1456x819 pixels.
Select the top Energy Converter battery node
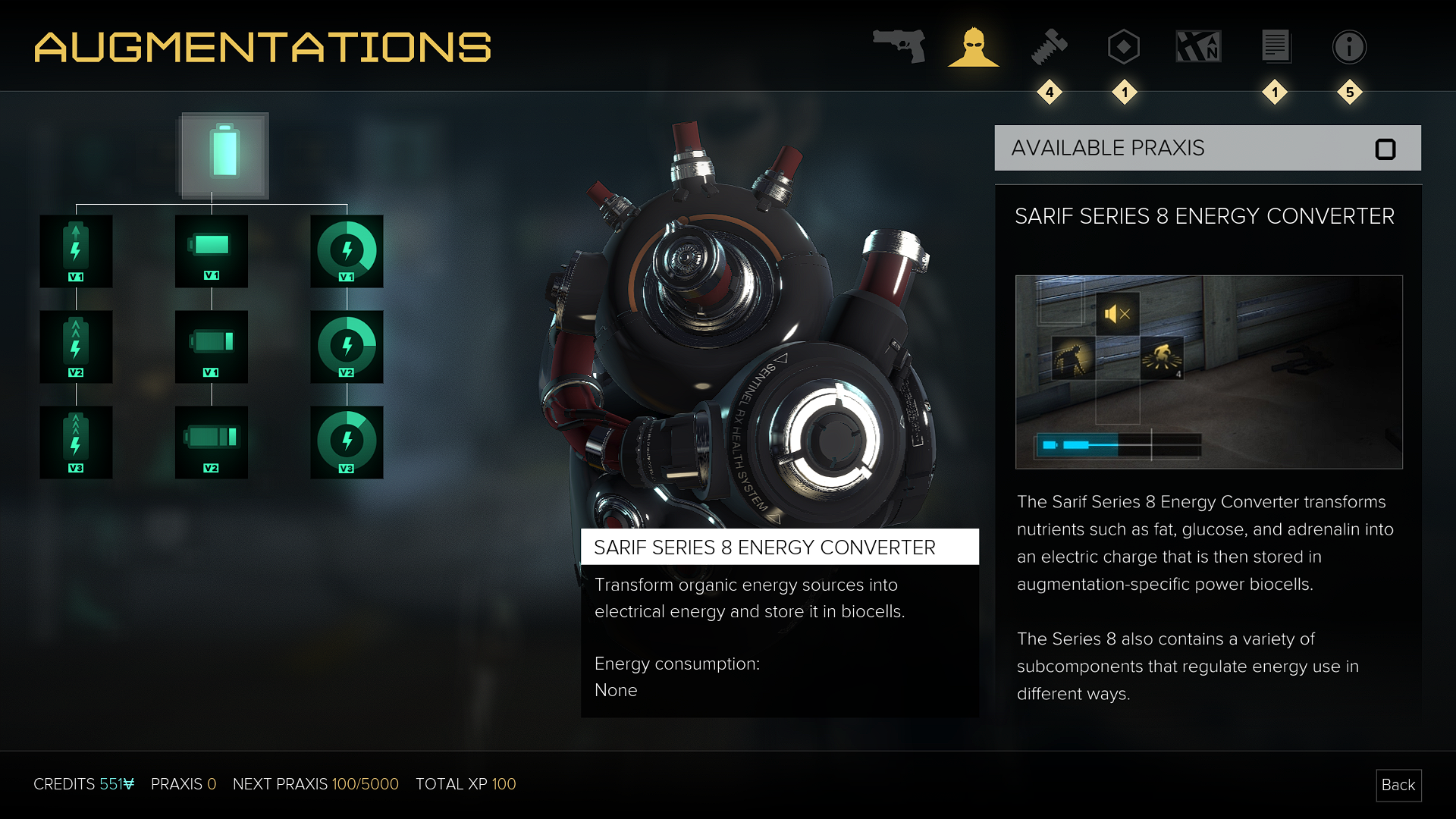point(224,155)
